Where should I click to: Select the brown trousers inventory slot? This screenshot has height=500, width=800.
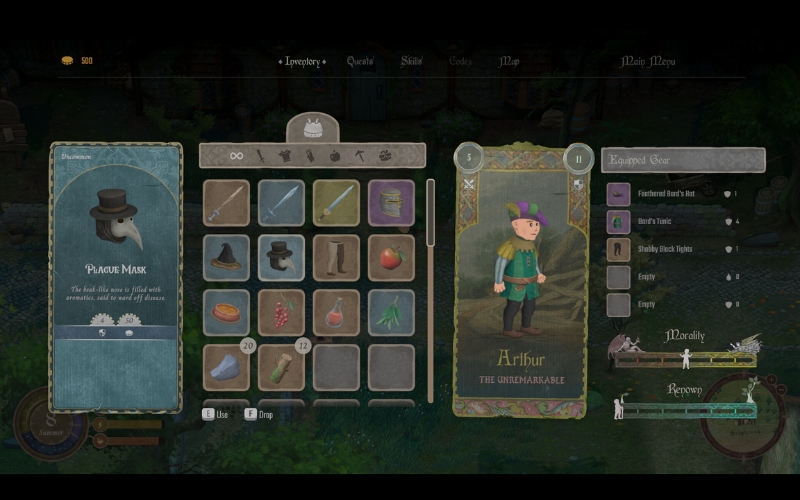pos(336,257)
